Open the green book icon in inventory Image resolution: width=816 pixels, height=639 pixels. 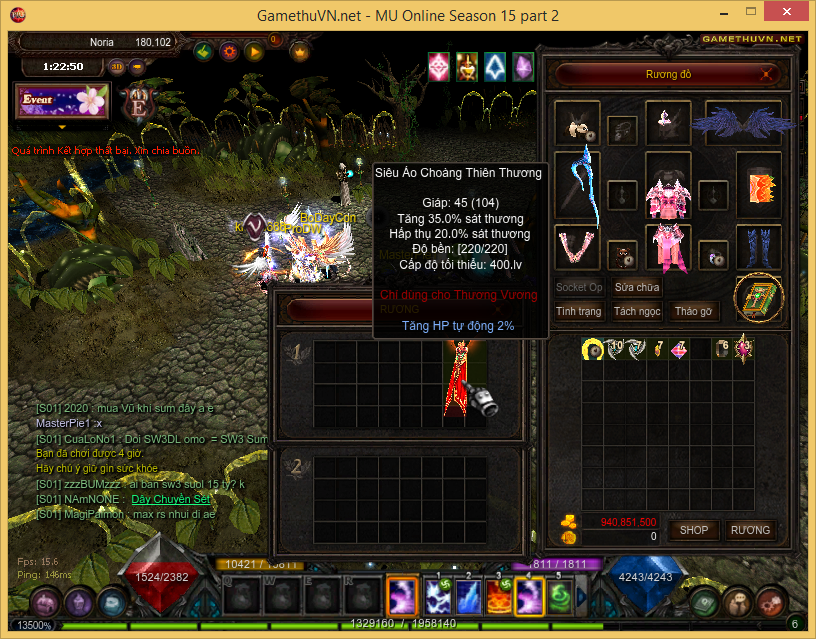(759, 296)
